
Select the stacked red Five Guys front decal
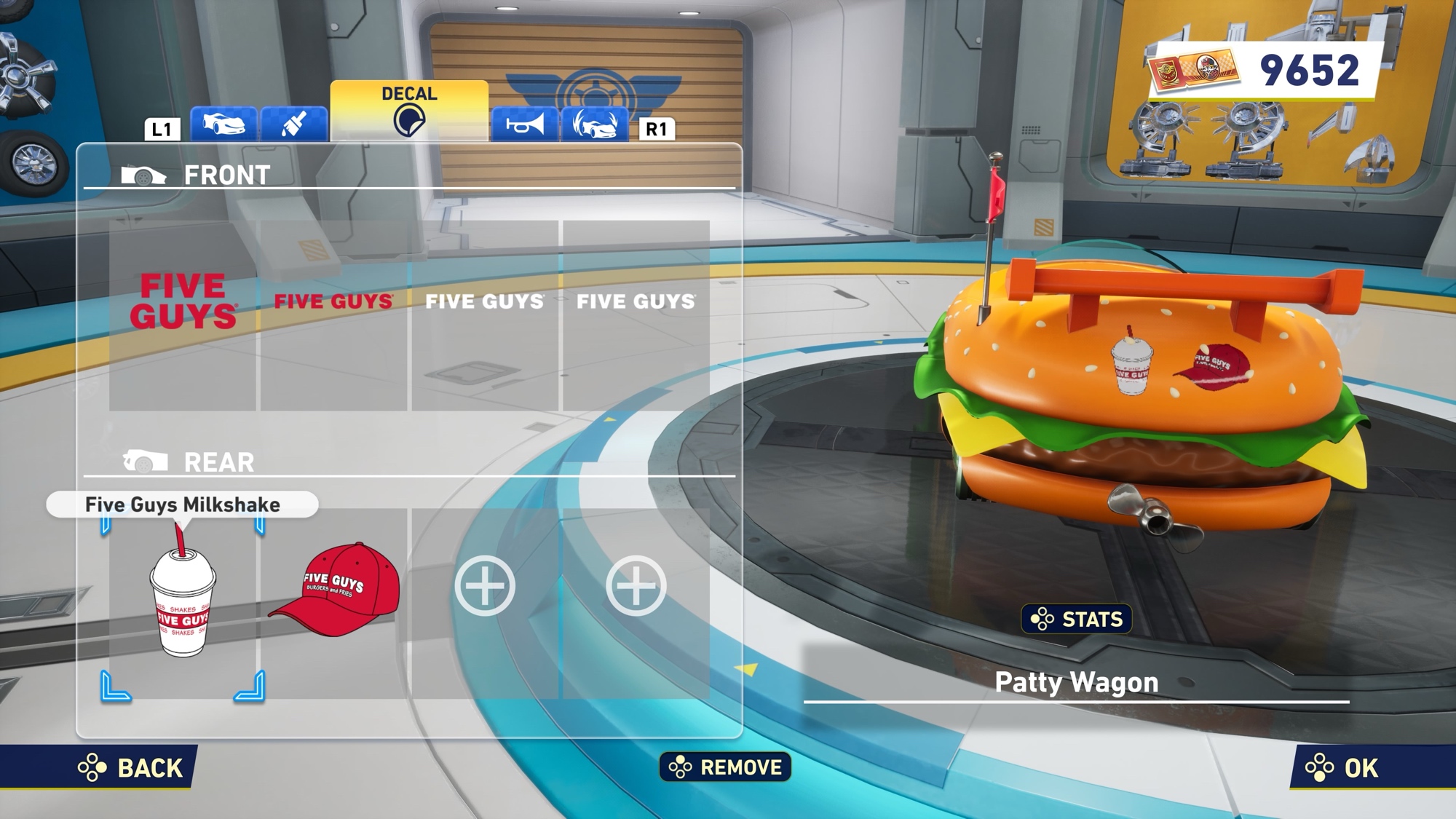coord(183,314)
